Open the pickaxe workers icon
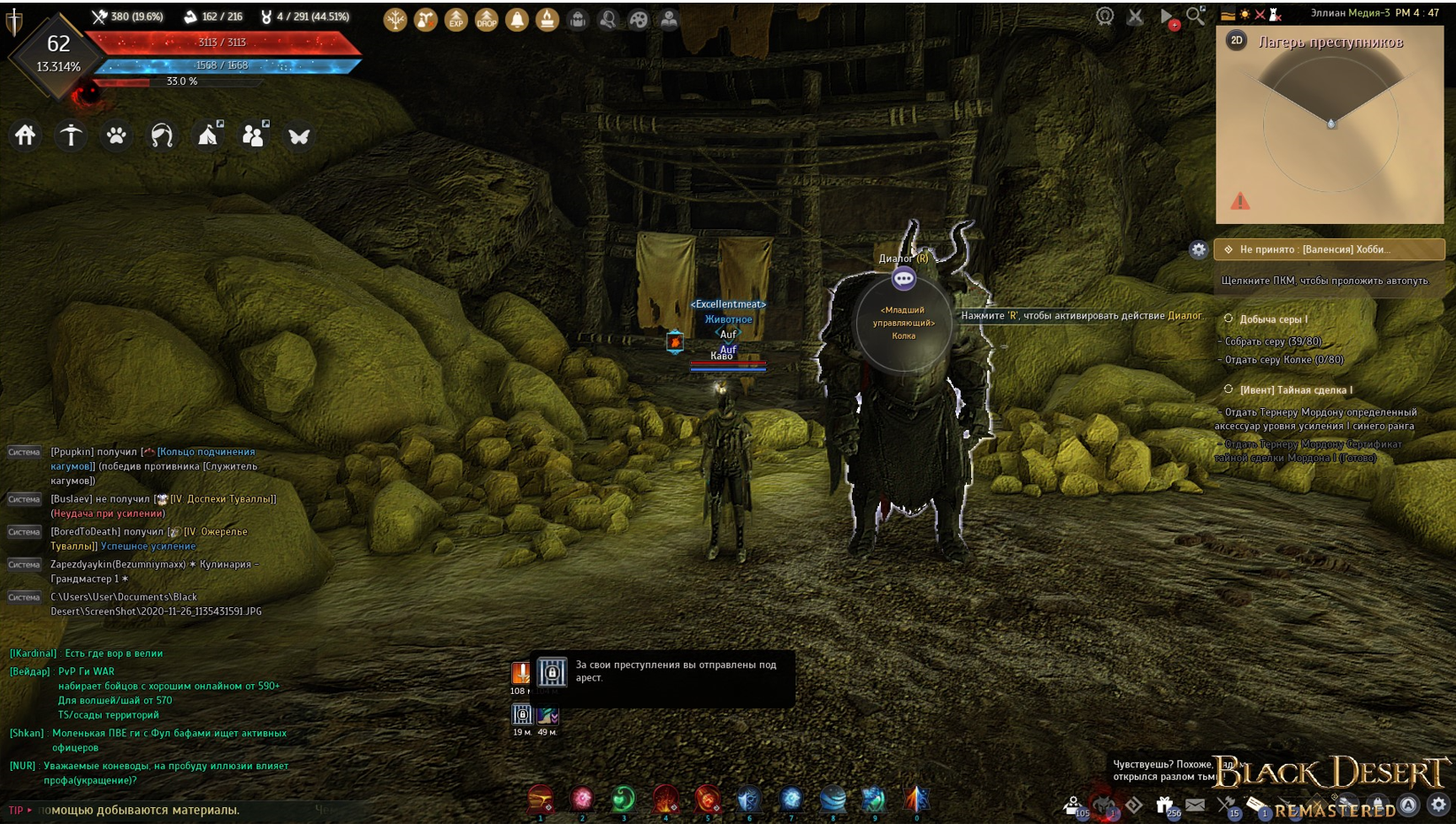Viewport: 1456px width, 824px height. click(71, 135)
